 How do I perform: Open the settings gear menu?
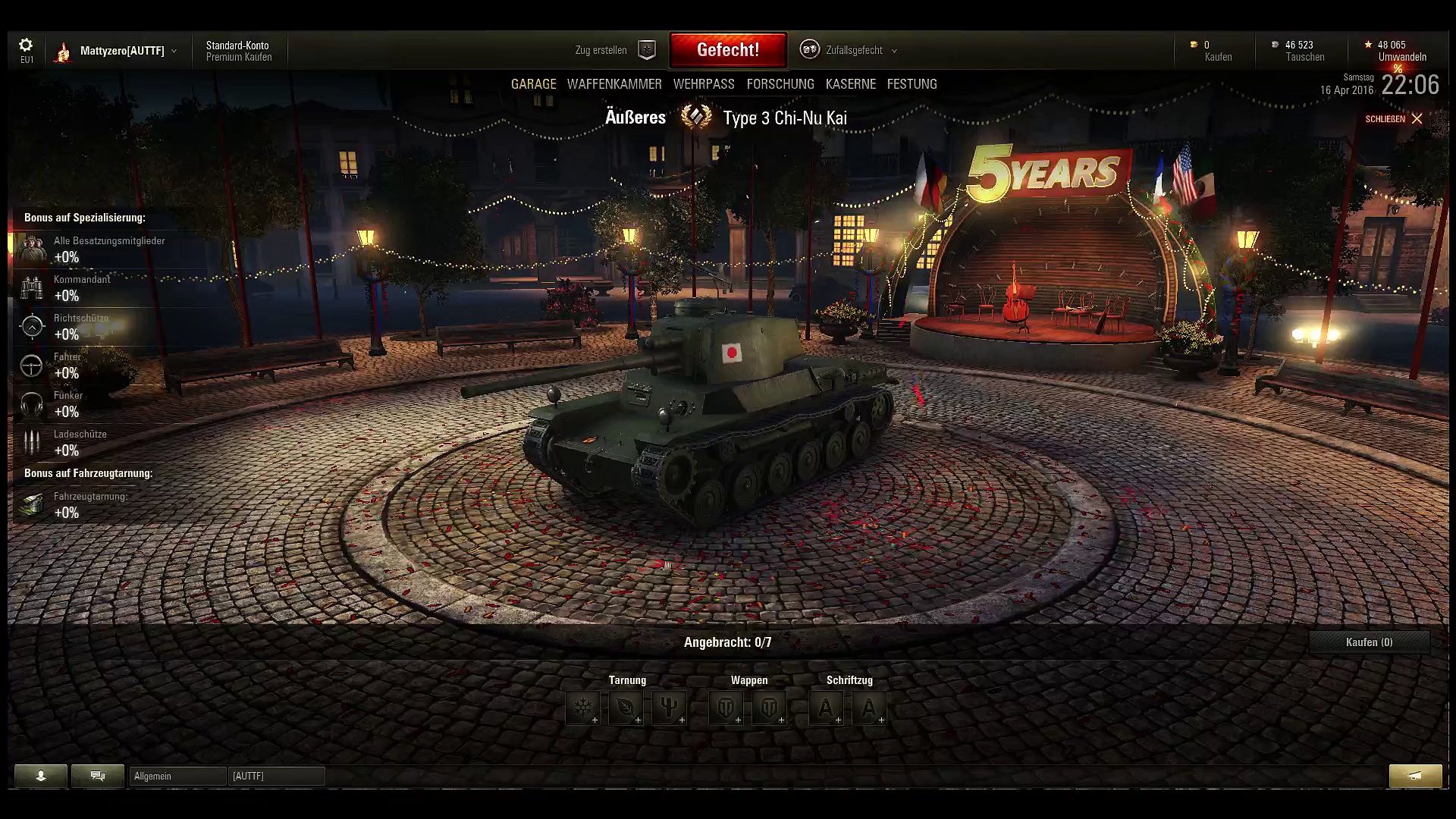26,46
